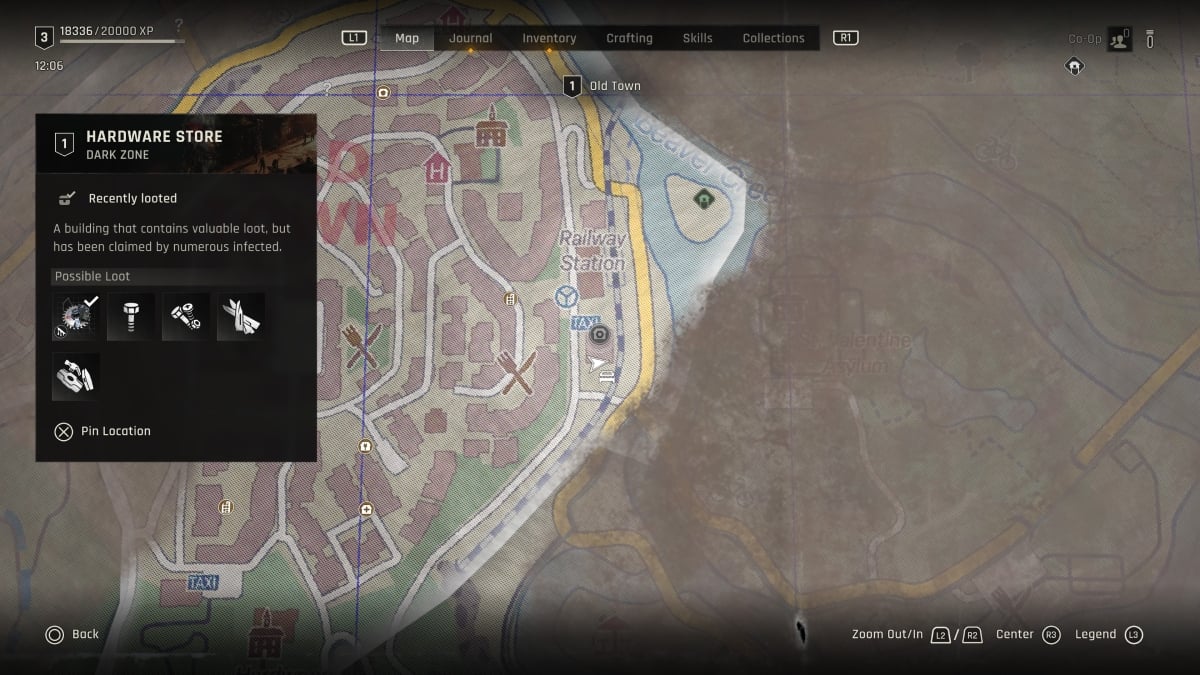Center the map view
1200x675 pixels.
click(x=1027, y=634)
